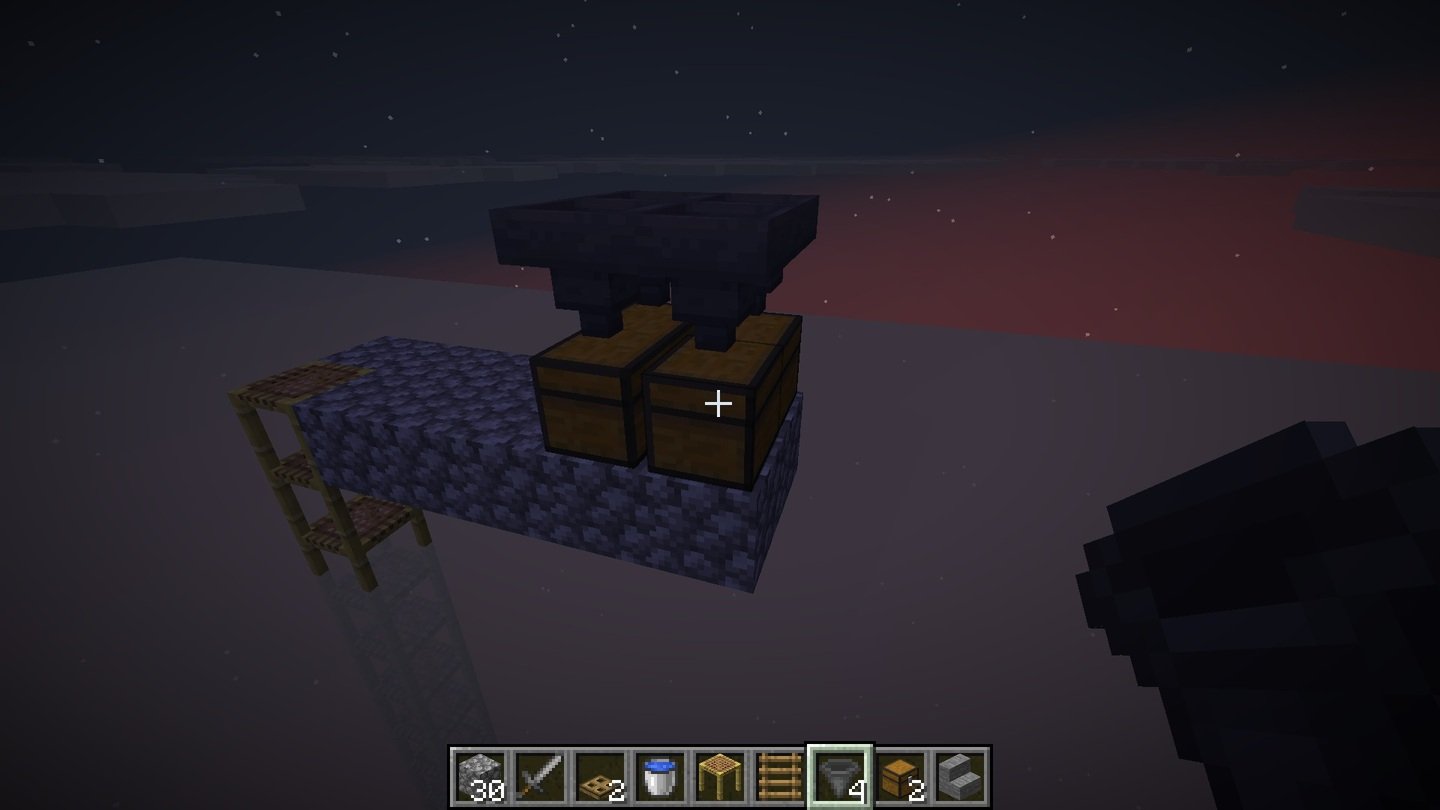
Task: Equip the sword from the hotbar
Action: click(539, 776)
